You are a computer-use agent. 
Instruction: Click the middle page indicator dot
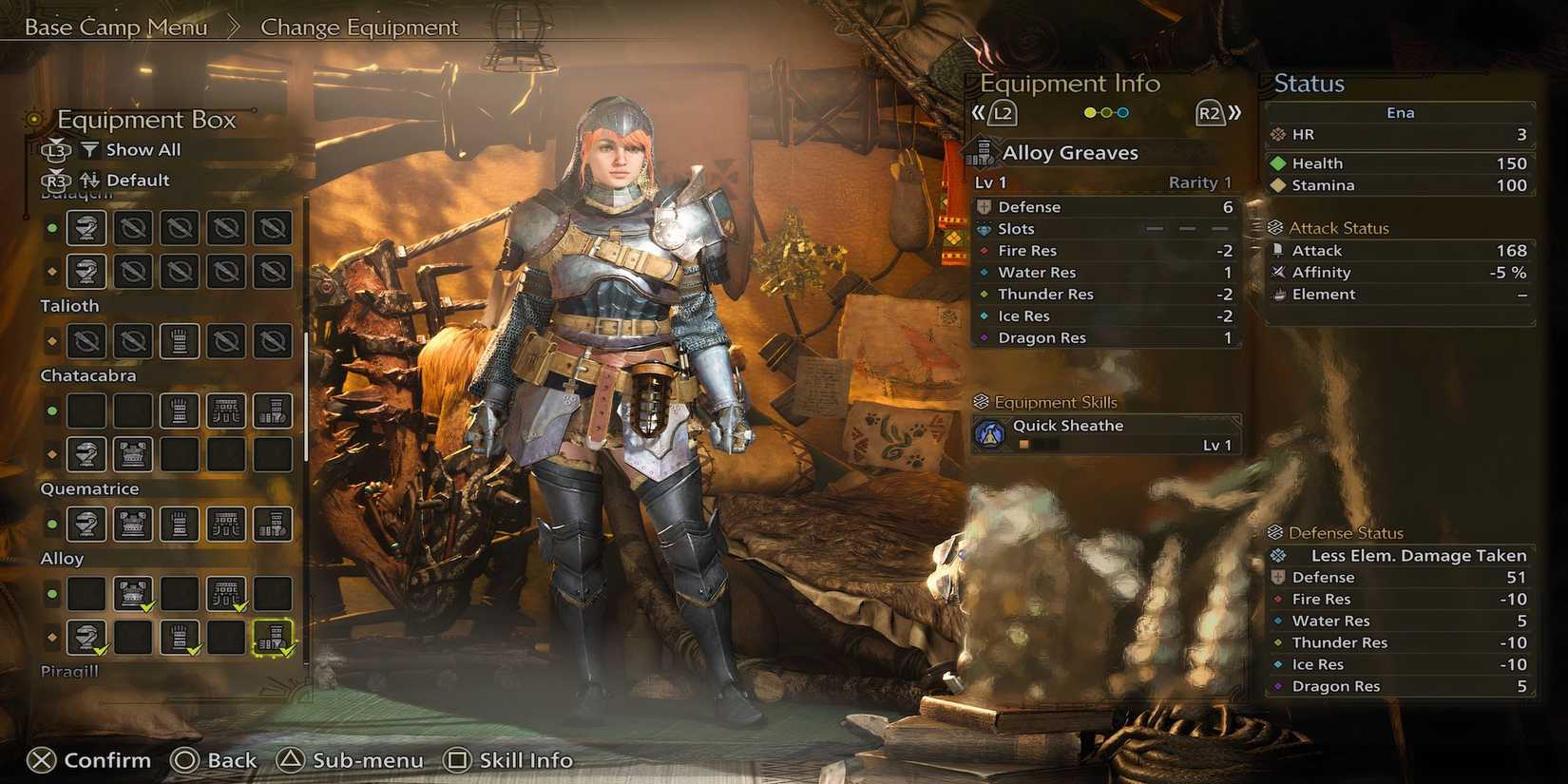click(1105, 112)
